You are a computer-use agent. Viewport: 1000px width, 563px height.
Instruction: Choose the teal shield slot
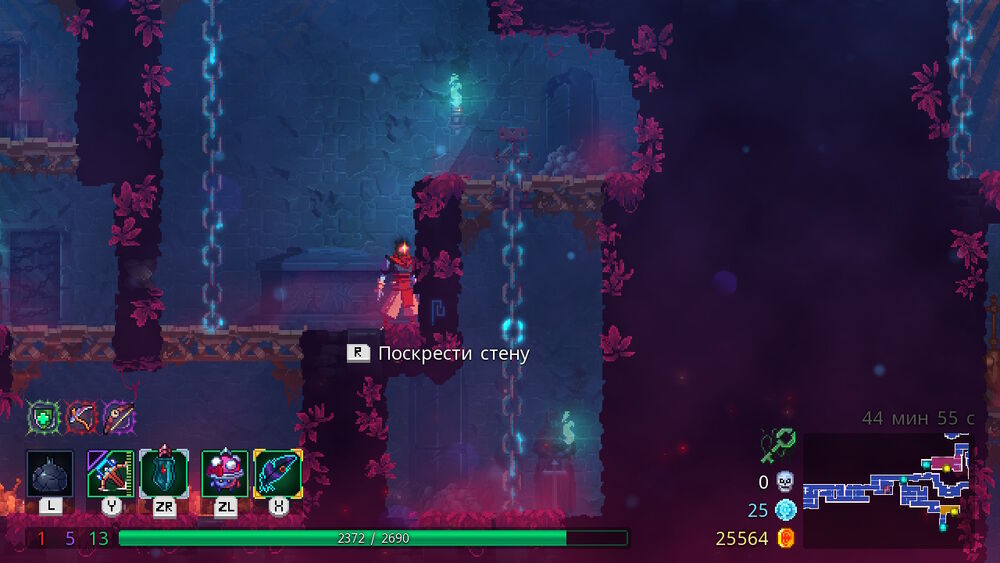[x=163, y=473]
